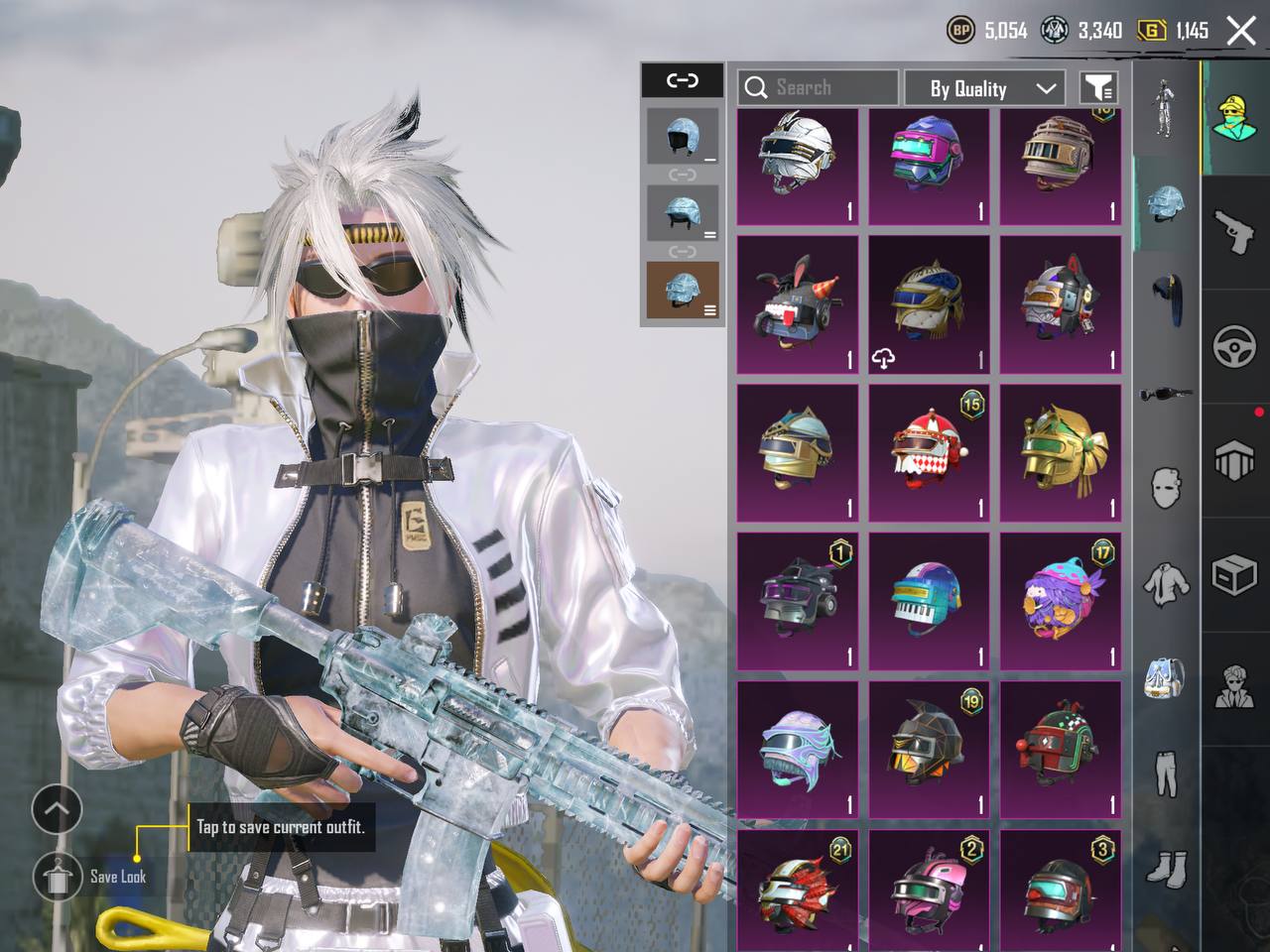Choose the red jester helmet

(x=929, y=453)
